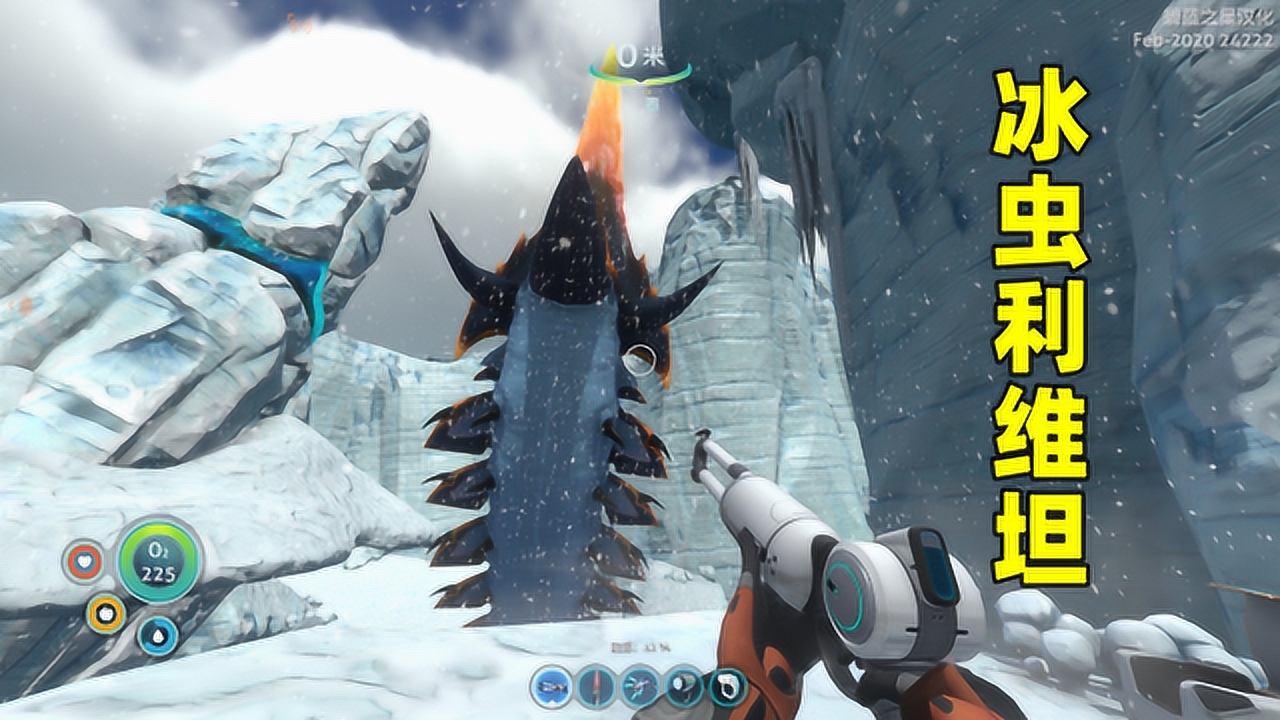Select the vehicle item in the first hotbar slot
This screenshot has height=720, width=1280.
549,685
